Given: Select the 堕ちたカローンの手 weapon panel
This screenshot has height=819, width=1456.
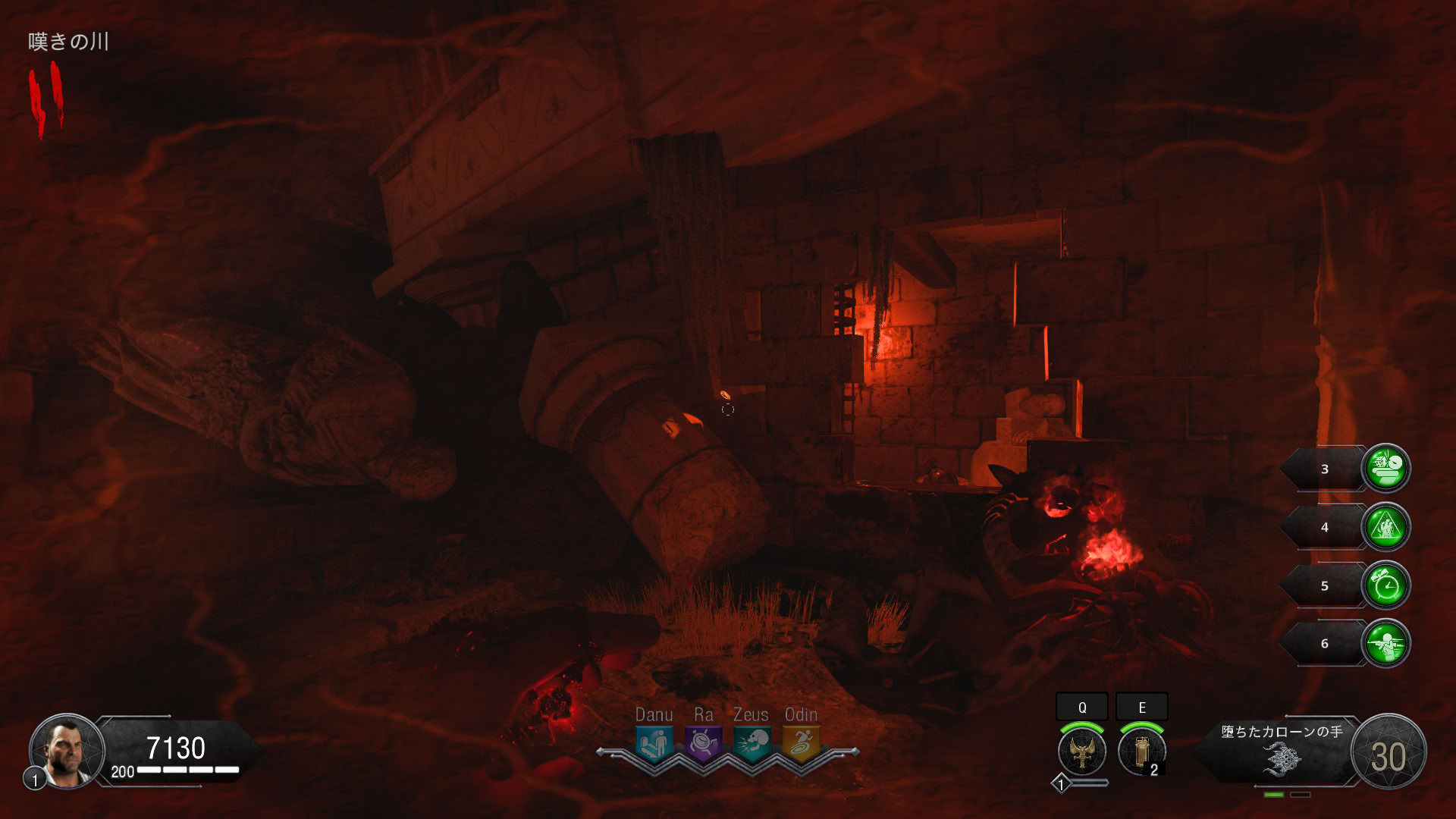Looking at the screenshot, I should point(1282,751).
